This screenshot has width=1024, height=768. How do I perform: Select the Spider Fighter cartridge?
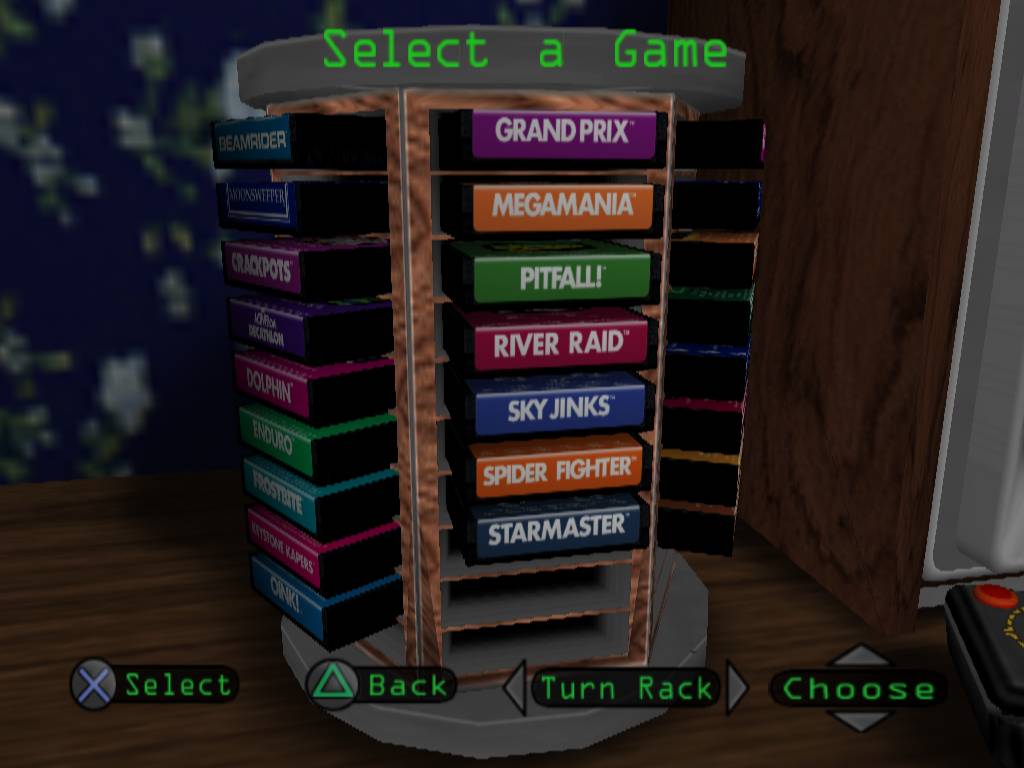click(557, 468)
